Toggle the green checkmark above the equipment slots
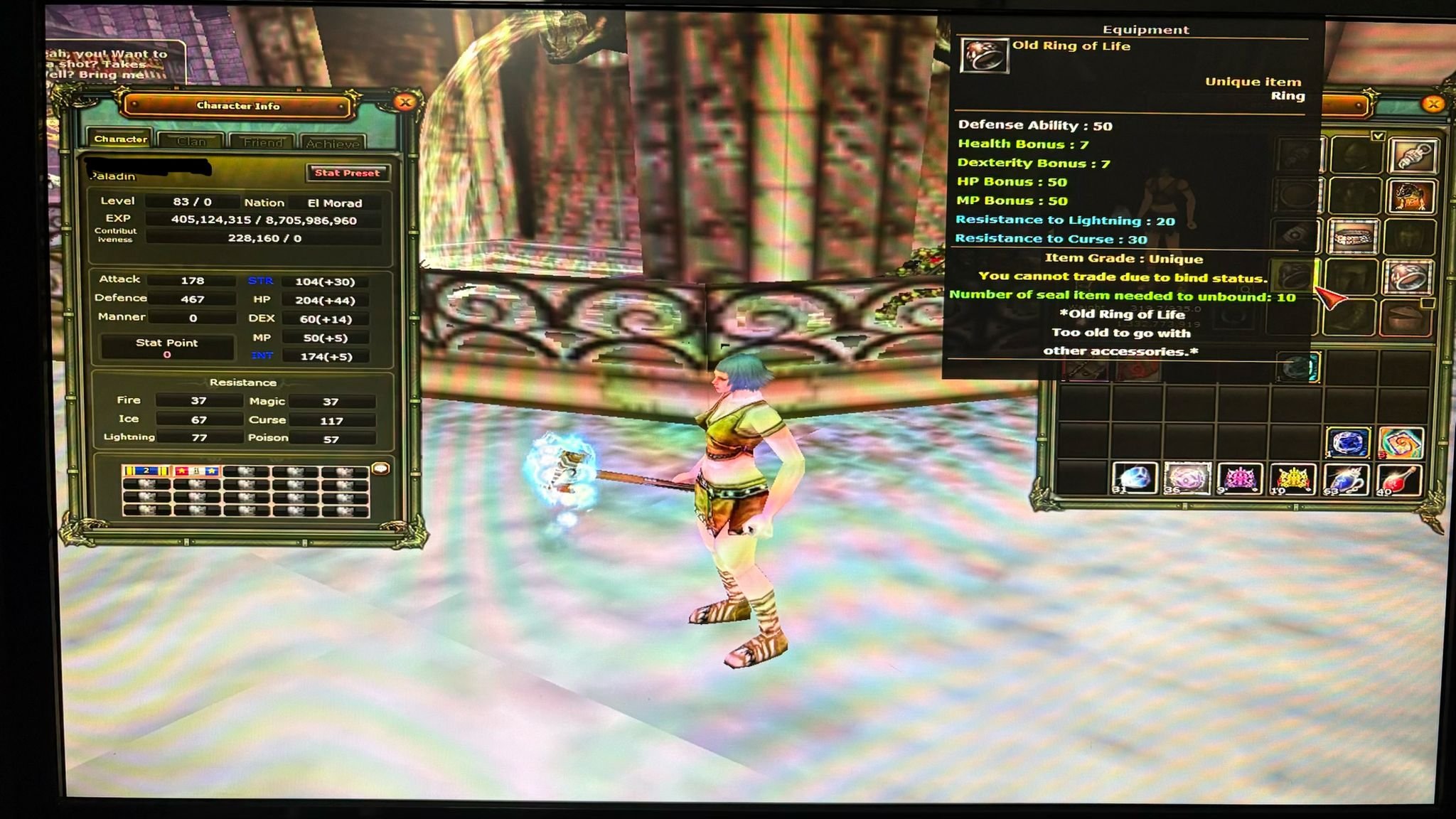 [1378, 136]
